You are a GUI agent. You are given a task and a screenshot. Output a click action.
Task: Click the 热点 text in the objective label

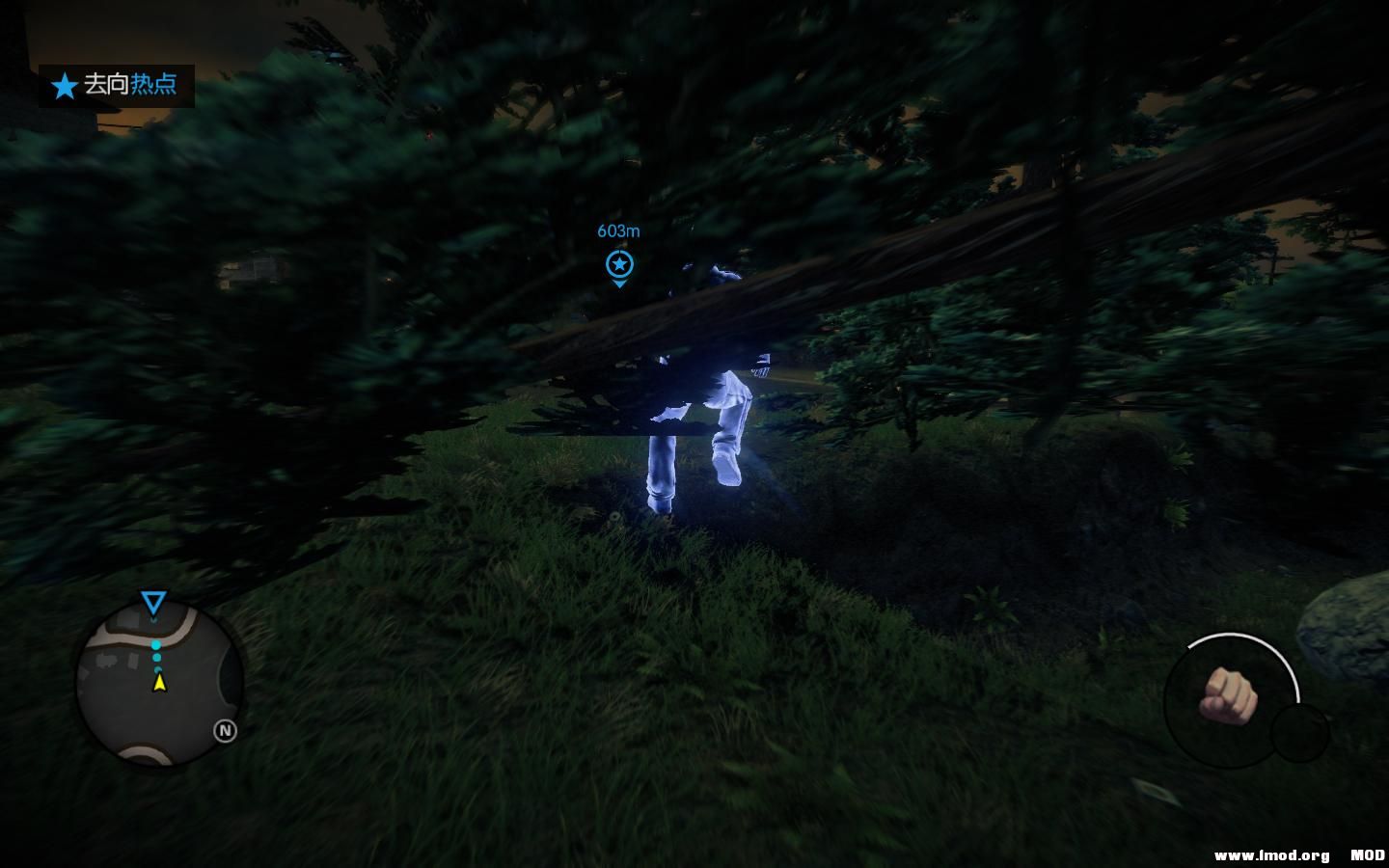point(156,86)
